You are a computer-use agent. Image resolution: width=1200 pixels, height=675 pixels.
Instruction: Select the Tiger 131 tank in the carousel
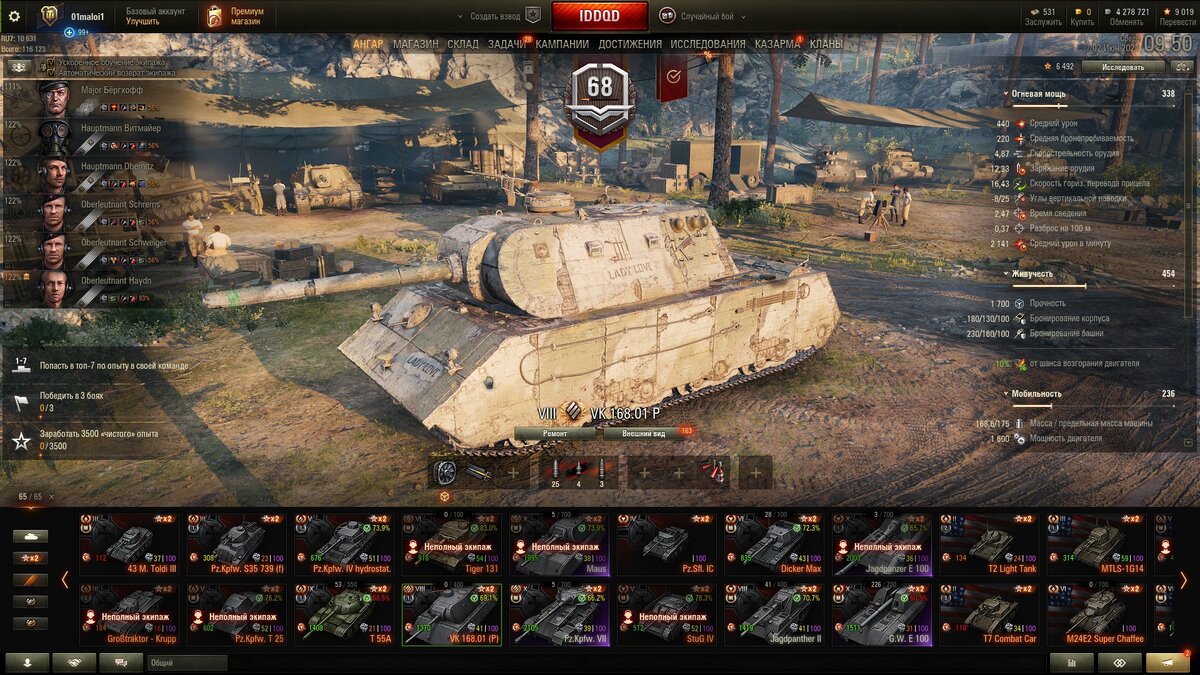[x=451, y=545]
